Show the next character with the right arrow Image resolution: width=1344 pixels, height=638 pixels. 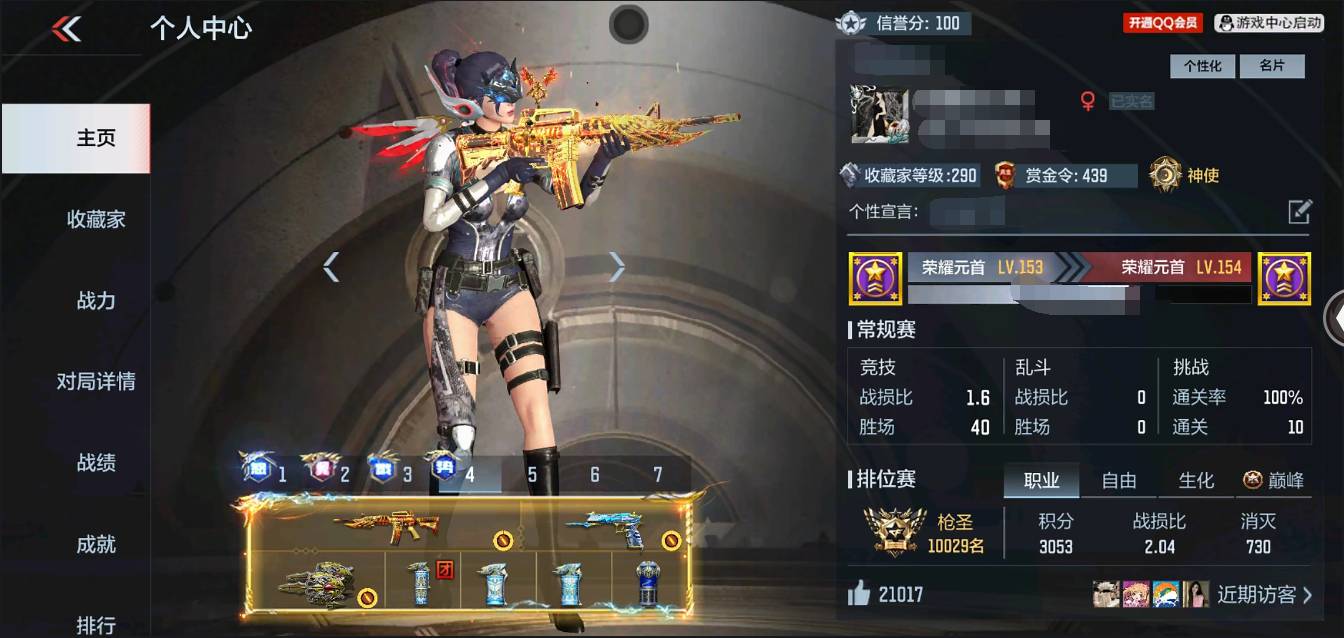pos(617,266)
